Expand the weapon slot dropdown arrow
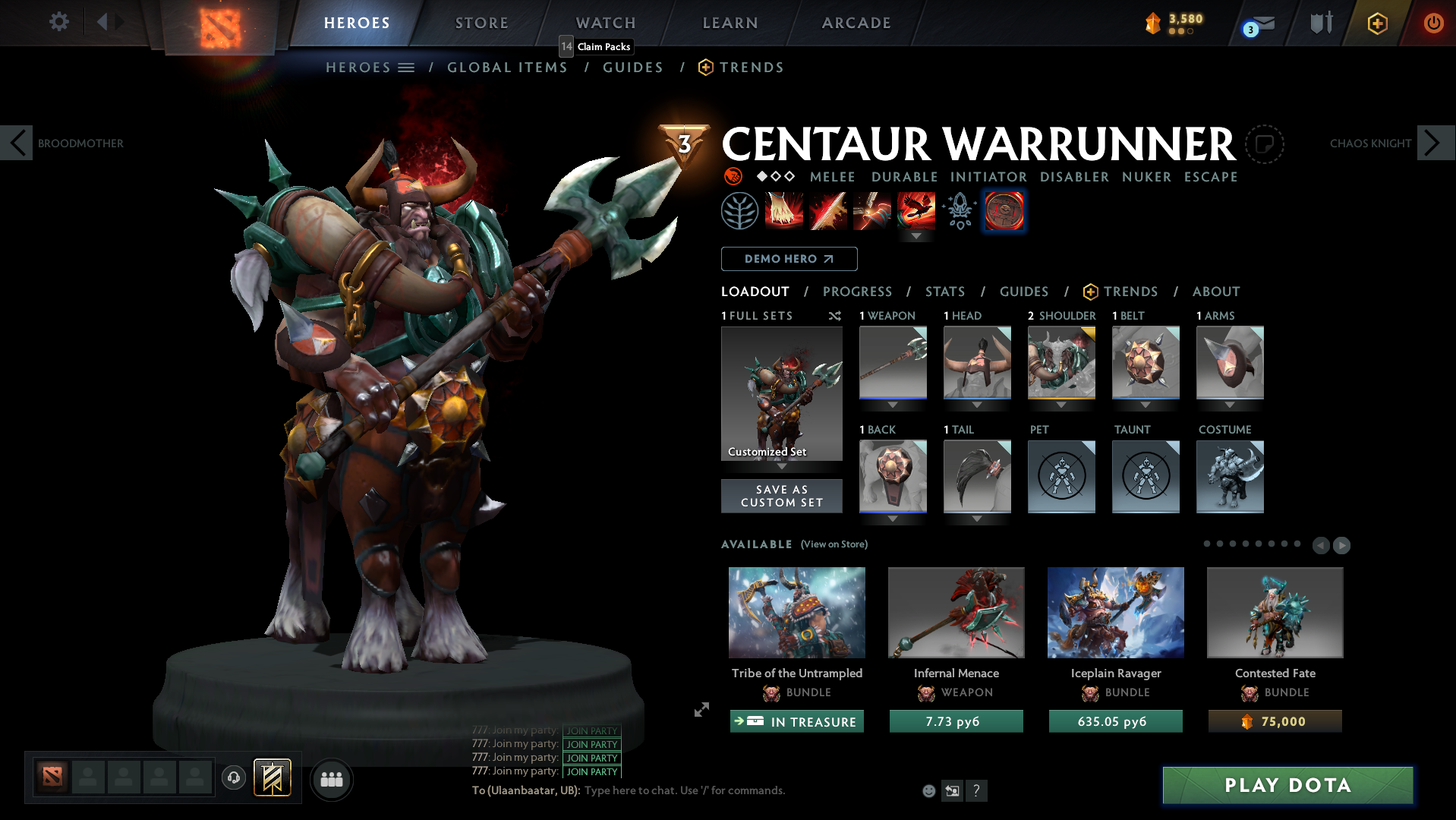The image size is (1456, 820). pos(893,404)
